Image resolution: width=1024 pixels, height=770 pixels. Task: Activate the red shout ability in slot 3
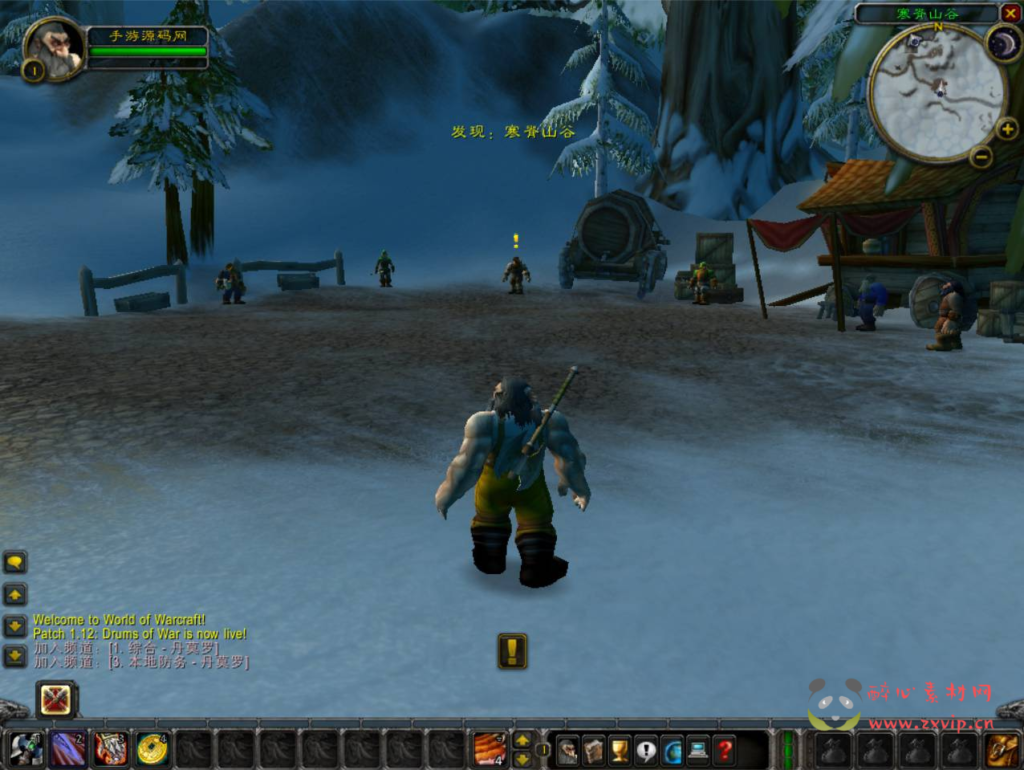111,749
